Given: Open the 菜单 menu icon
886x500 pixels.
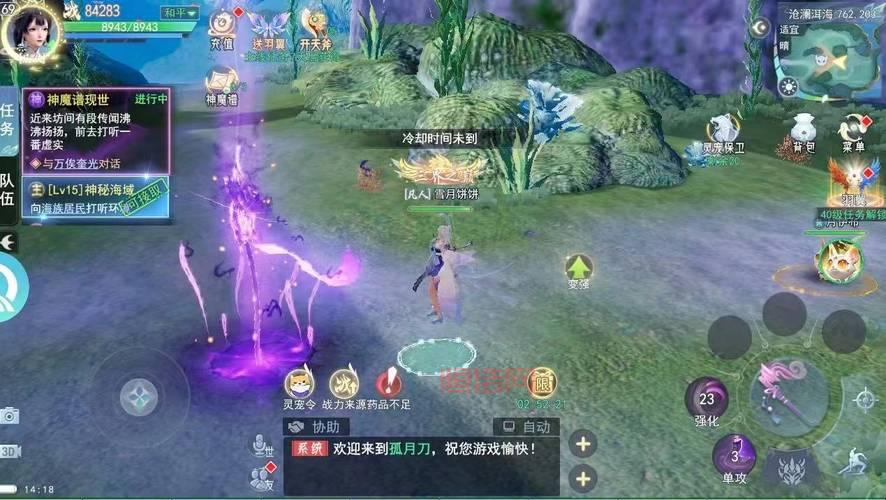Looking at the screenshot, I should pos(852,131).
